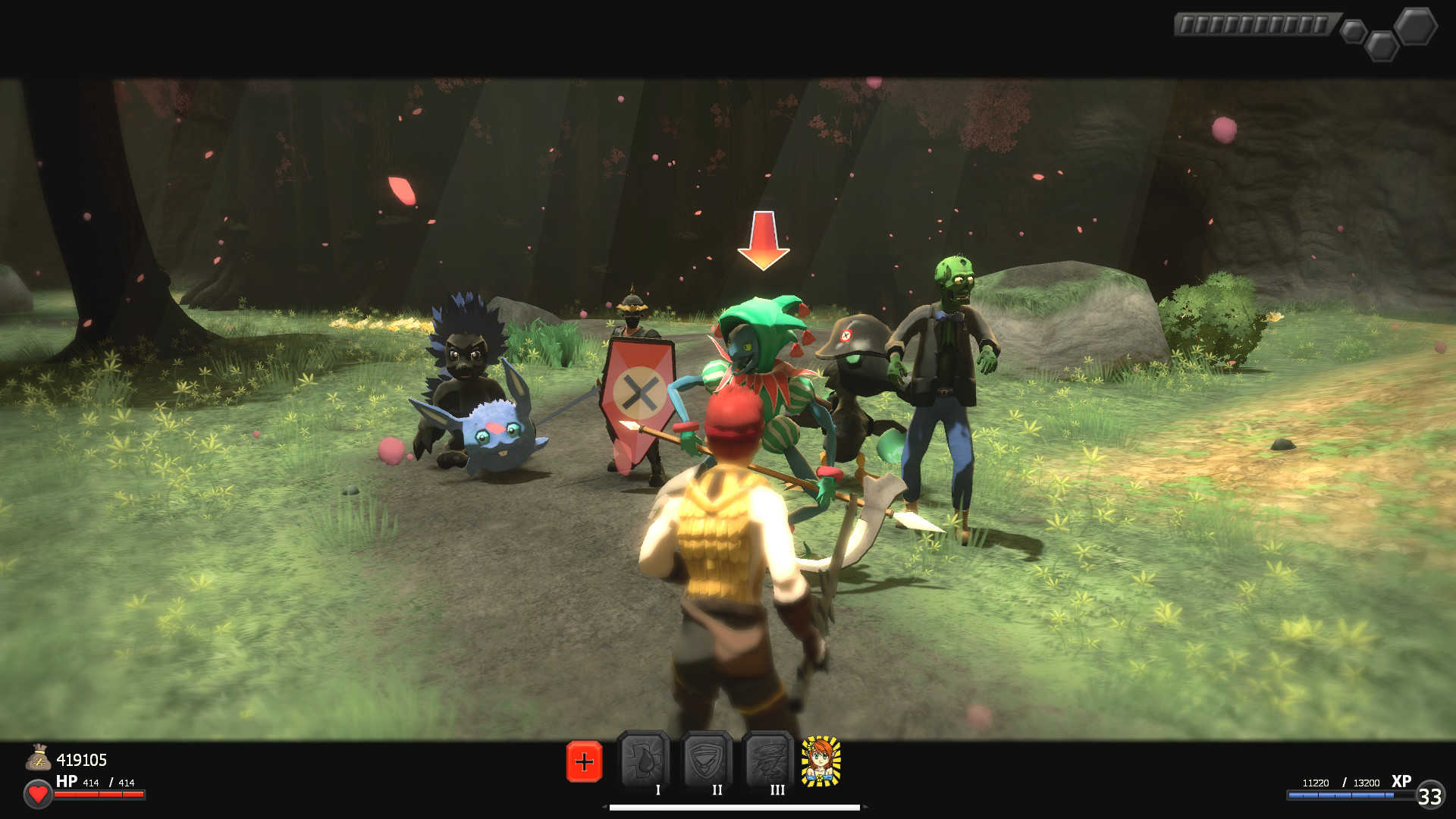Expand the hotbar using the right arrow
Viewport: 1456px width, 819px height.
click(x=865, y=807)
